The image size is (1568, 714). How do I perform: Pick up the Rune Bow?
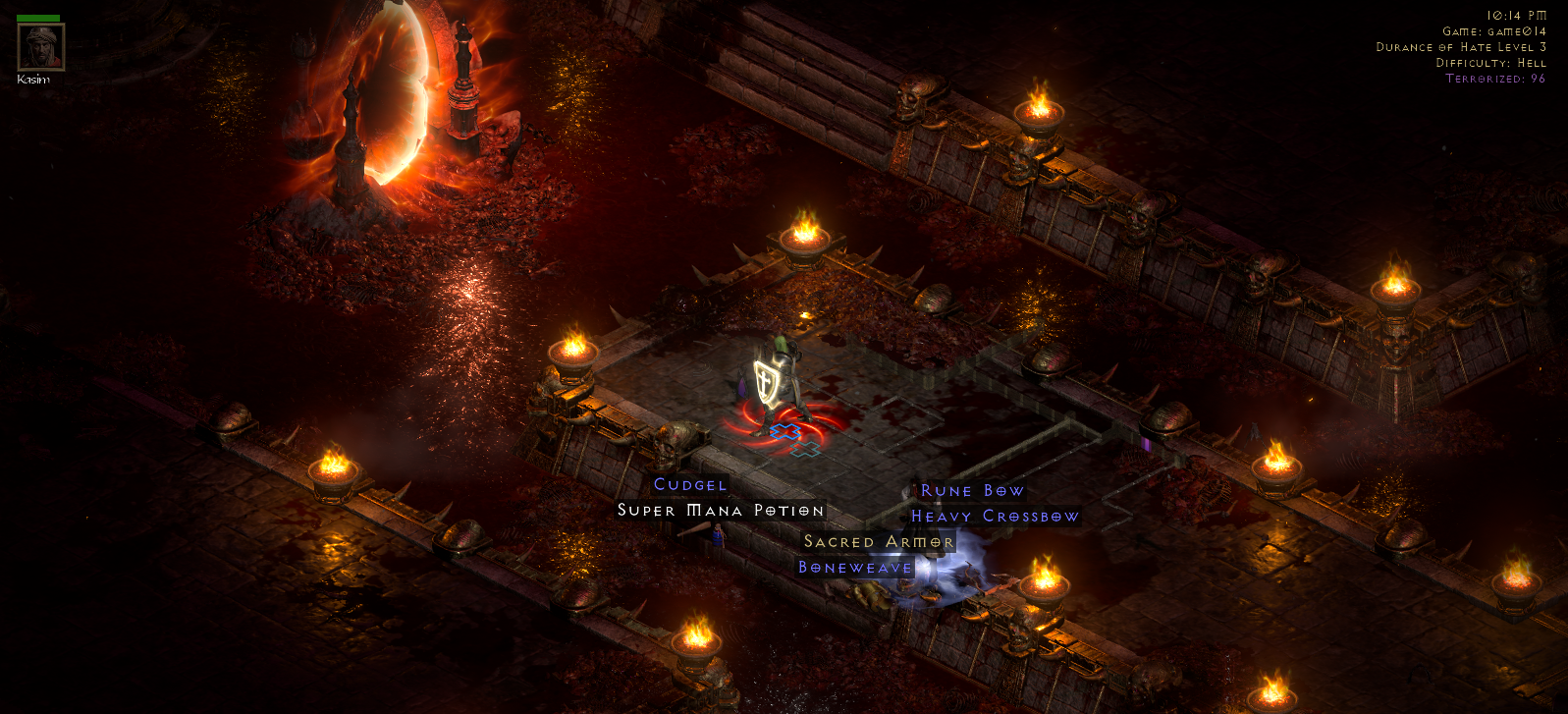[972, 490]
